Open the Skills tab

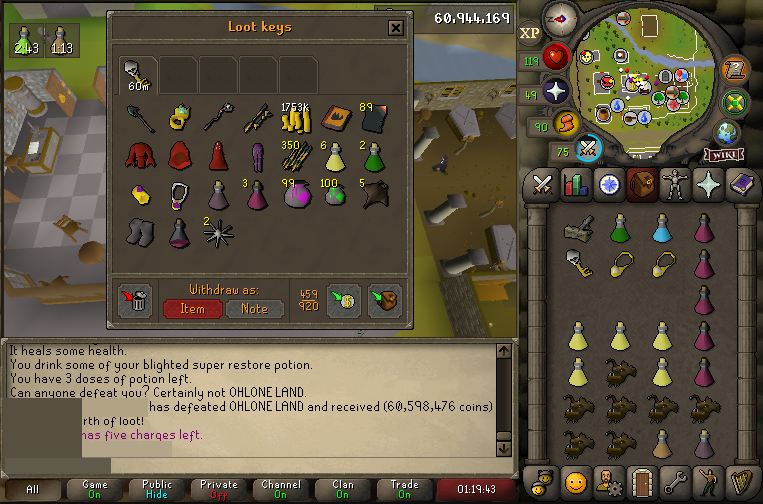(576, 185)
